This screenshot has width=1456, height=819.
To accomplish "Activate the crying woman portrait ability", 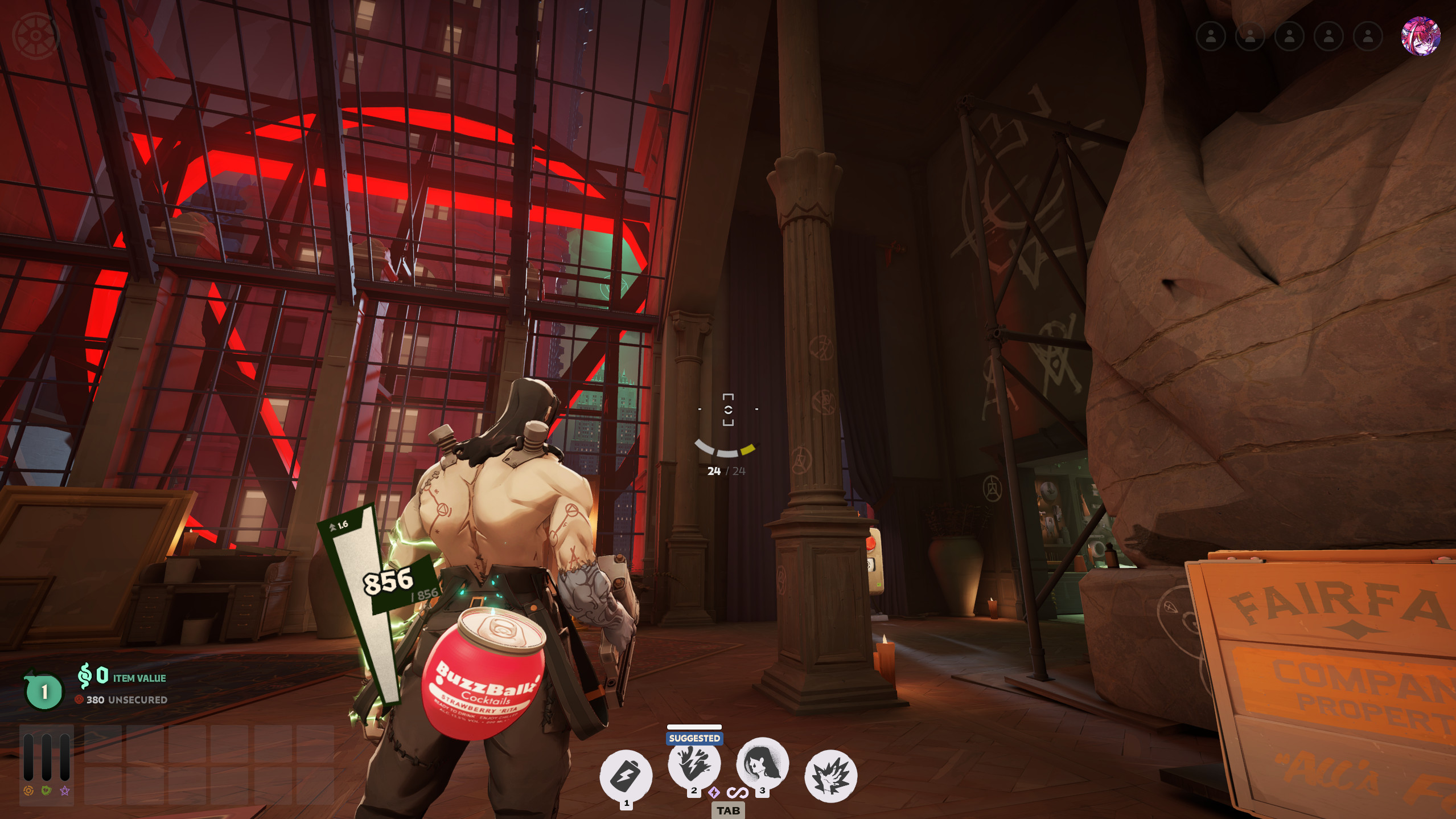I will (762, 764).
